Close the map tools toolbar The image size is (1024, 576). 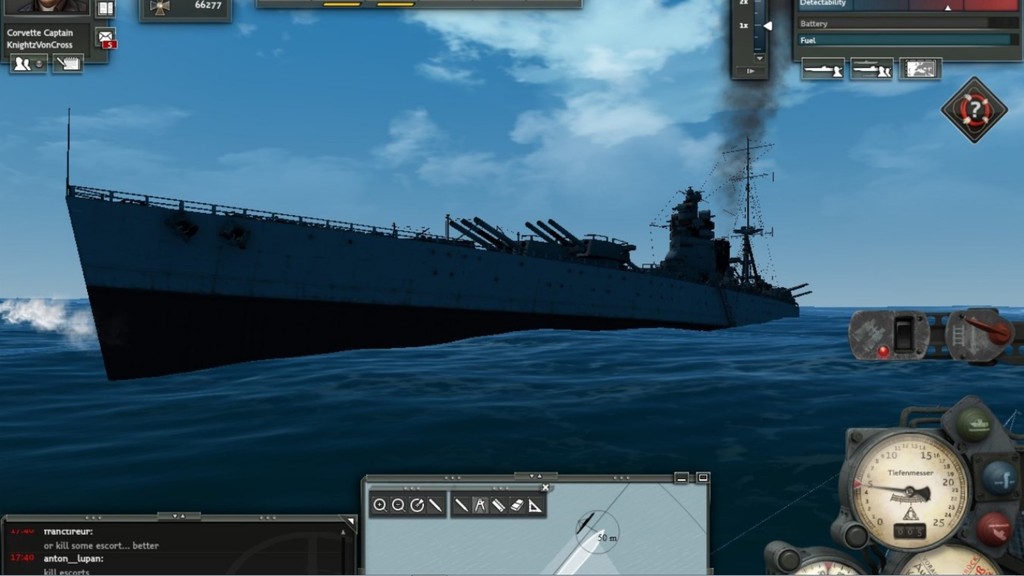[x=545, y=488]
